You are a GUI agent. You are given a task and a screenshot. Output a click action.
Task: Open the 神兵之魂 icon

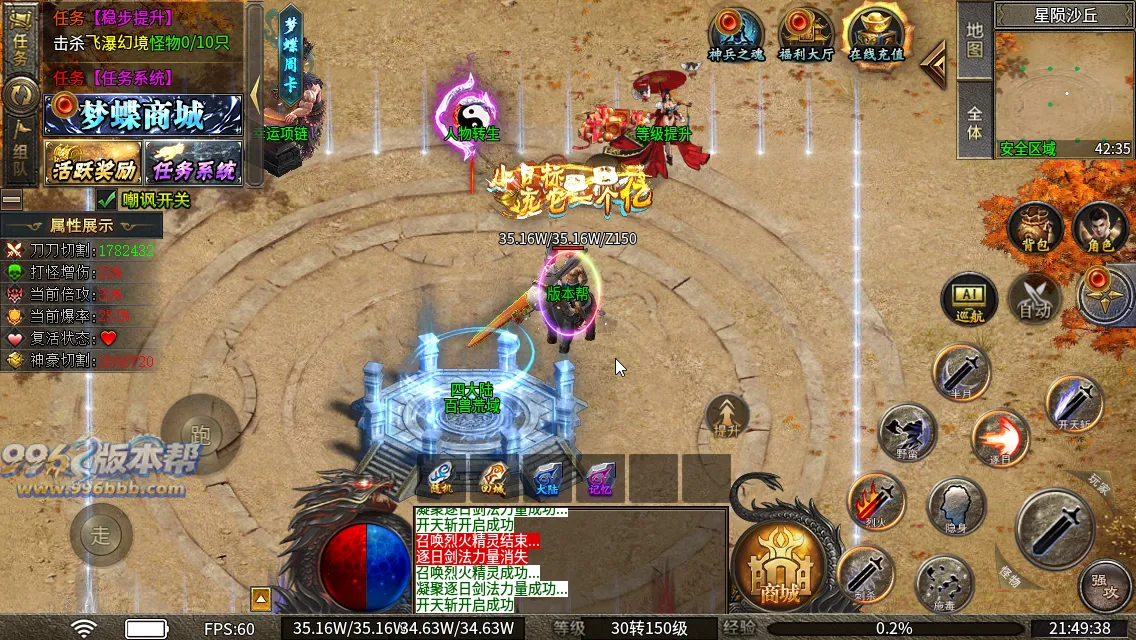735,35
